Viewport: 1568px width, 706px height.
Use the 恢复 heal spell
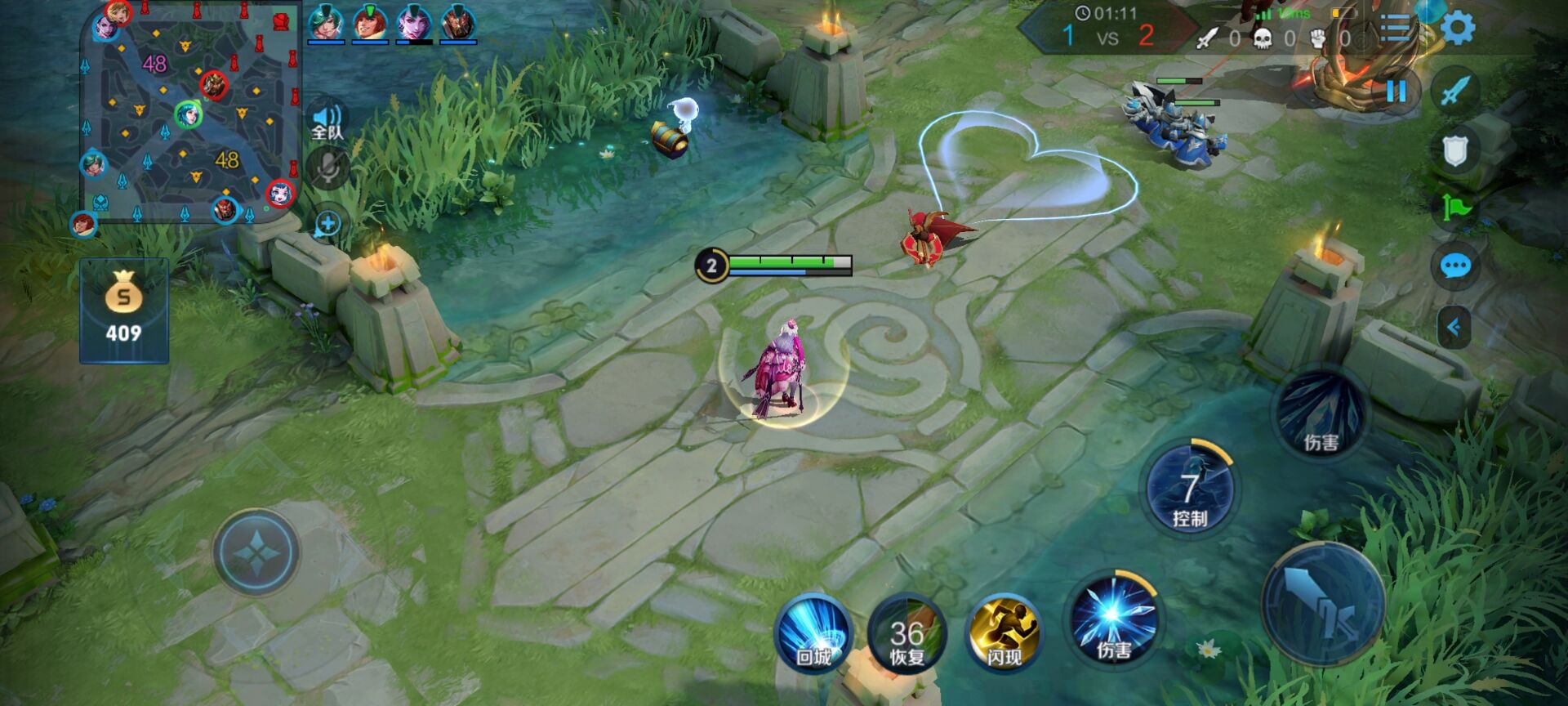[x=907, y=634]
